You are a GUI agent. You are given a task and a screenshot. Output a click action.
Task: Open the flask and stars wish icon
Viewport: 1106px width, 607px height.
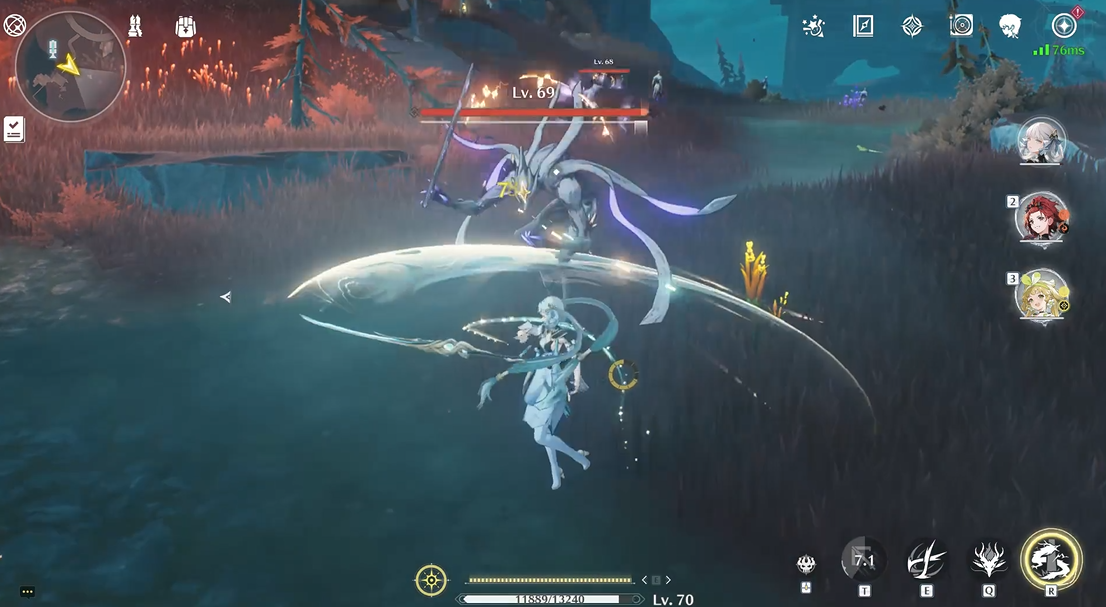coord(814,27)
